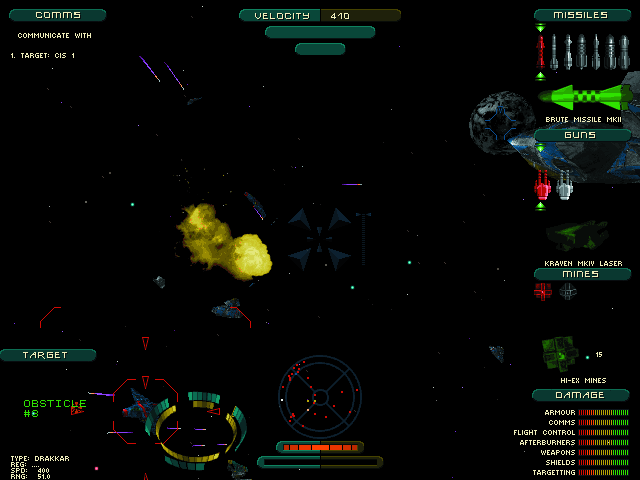Click the Missiles panel header
This screenshot has height=480, width=640.
(583, 15)
